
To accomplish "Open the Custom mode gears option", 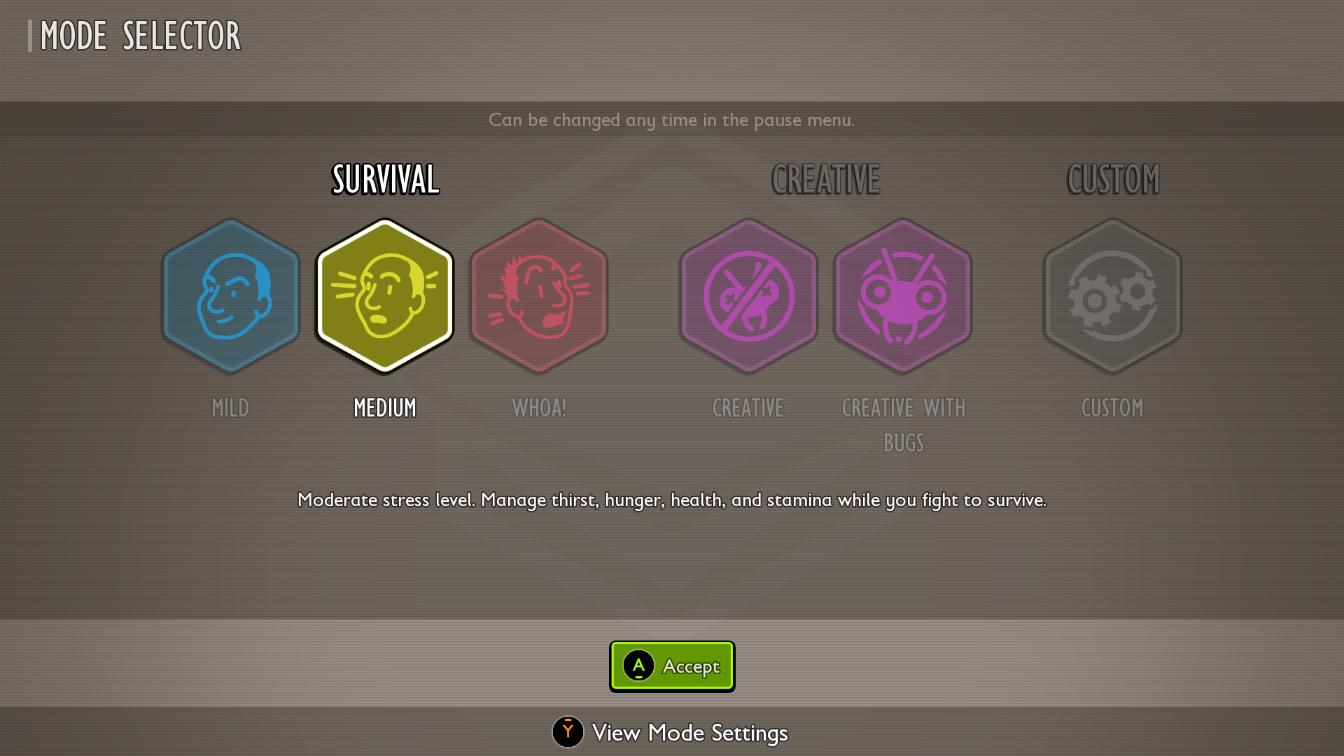I will (1112, 296).
